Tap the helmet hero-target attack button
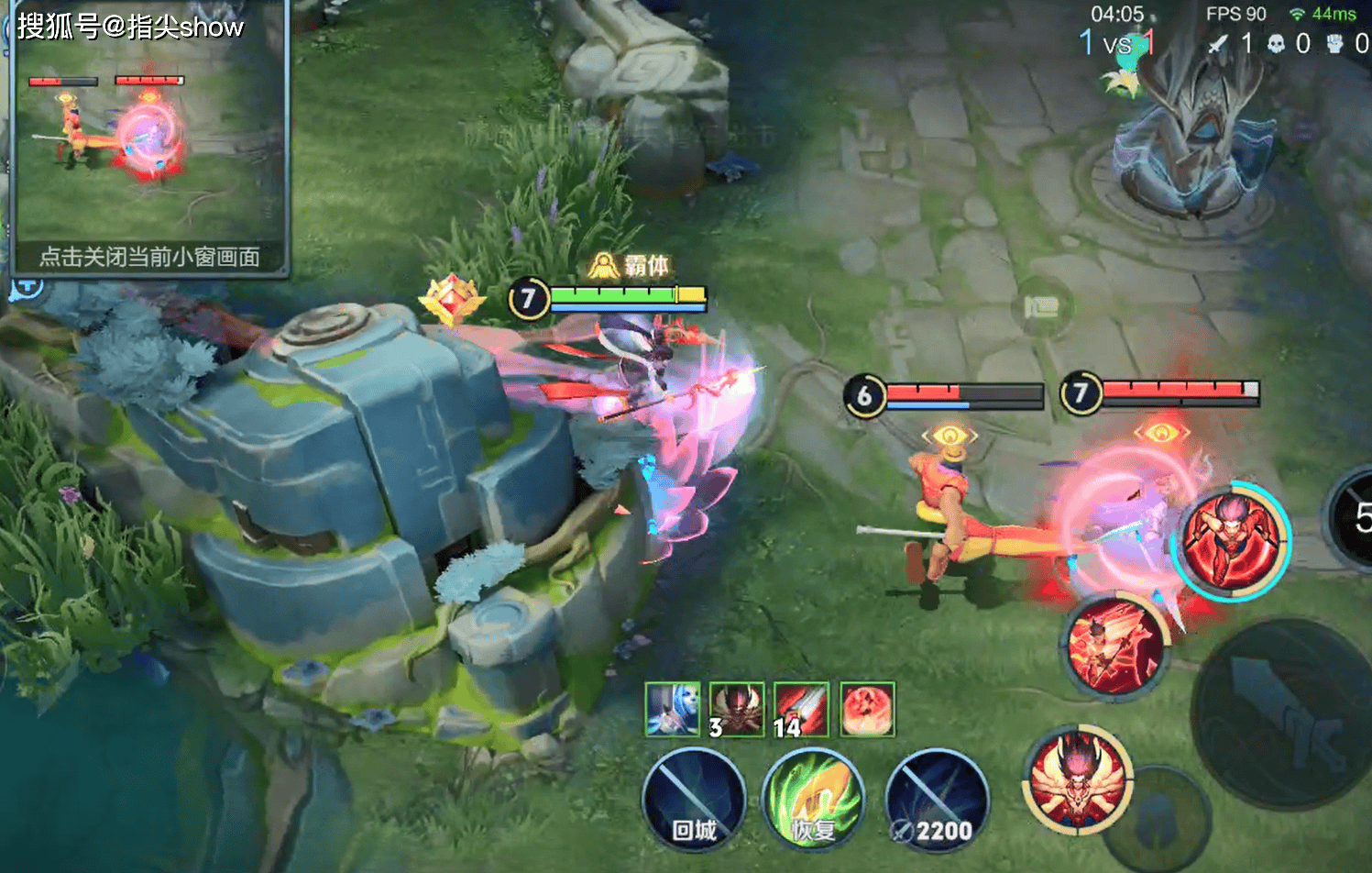Image resolution: width=1372 pixels, height=873 pixels. click(1155, 821)
